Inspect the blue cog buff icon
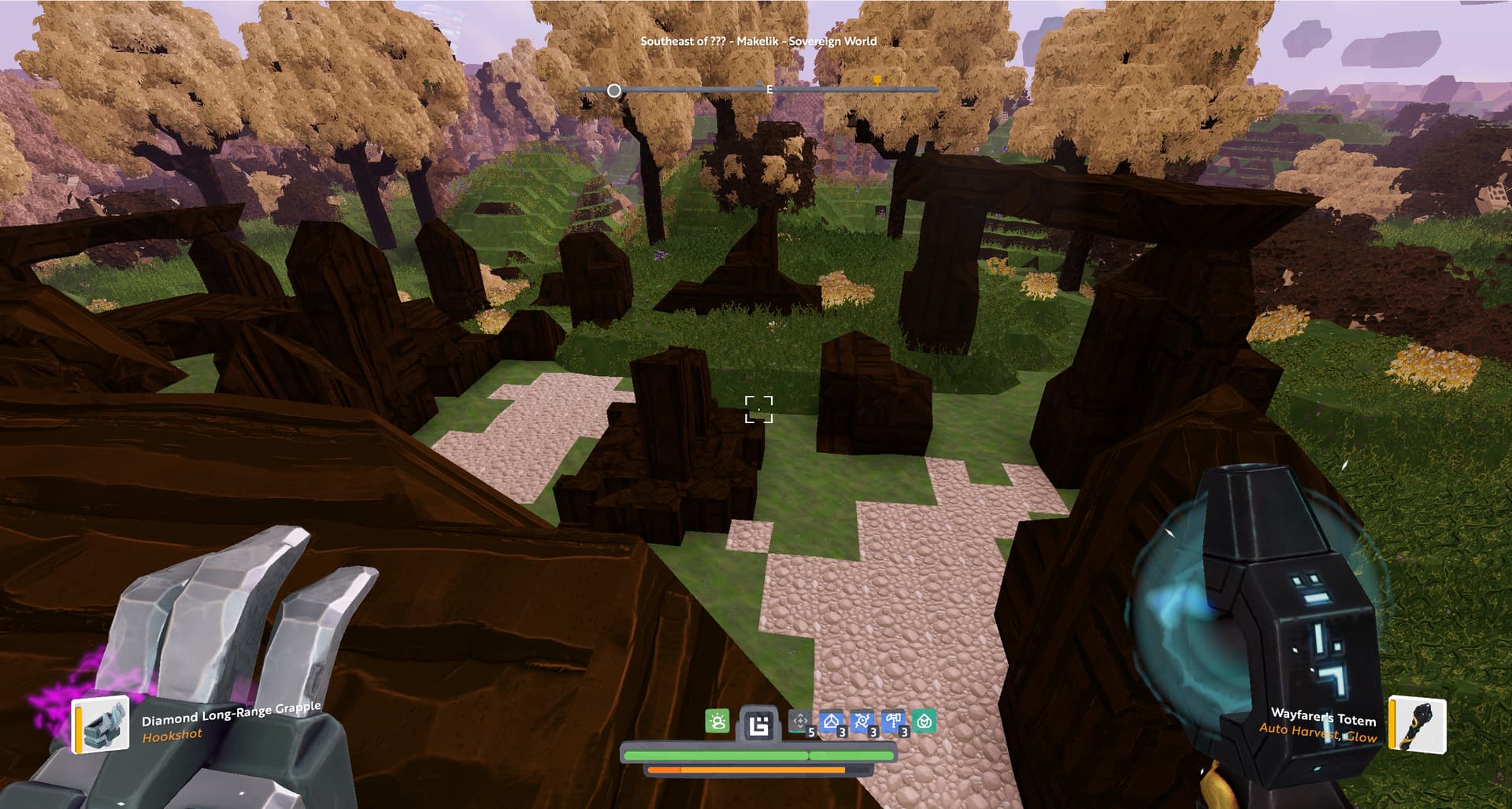The image size is (1512, 809). click(862, 721)
